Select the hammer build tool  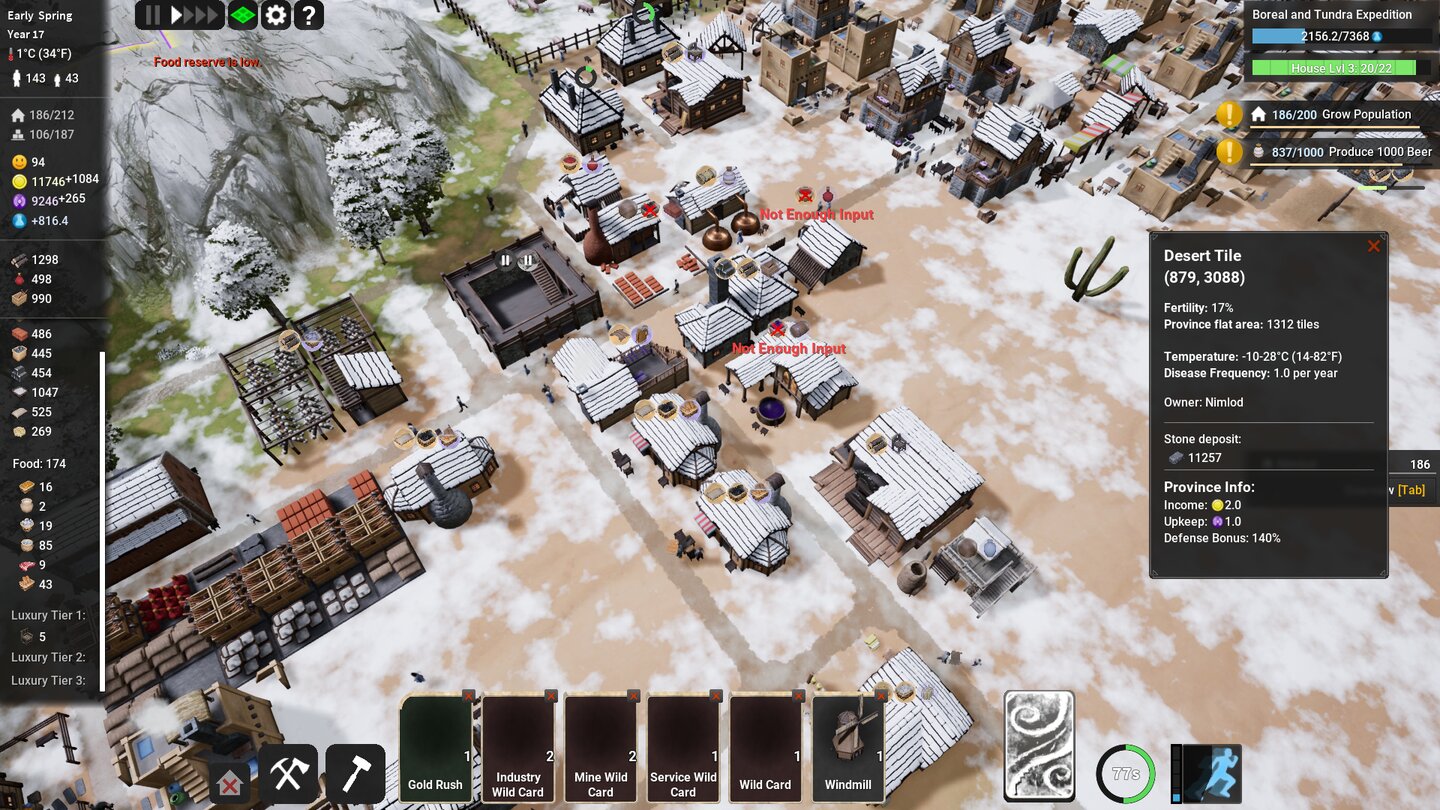355,772
